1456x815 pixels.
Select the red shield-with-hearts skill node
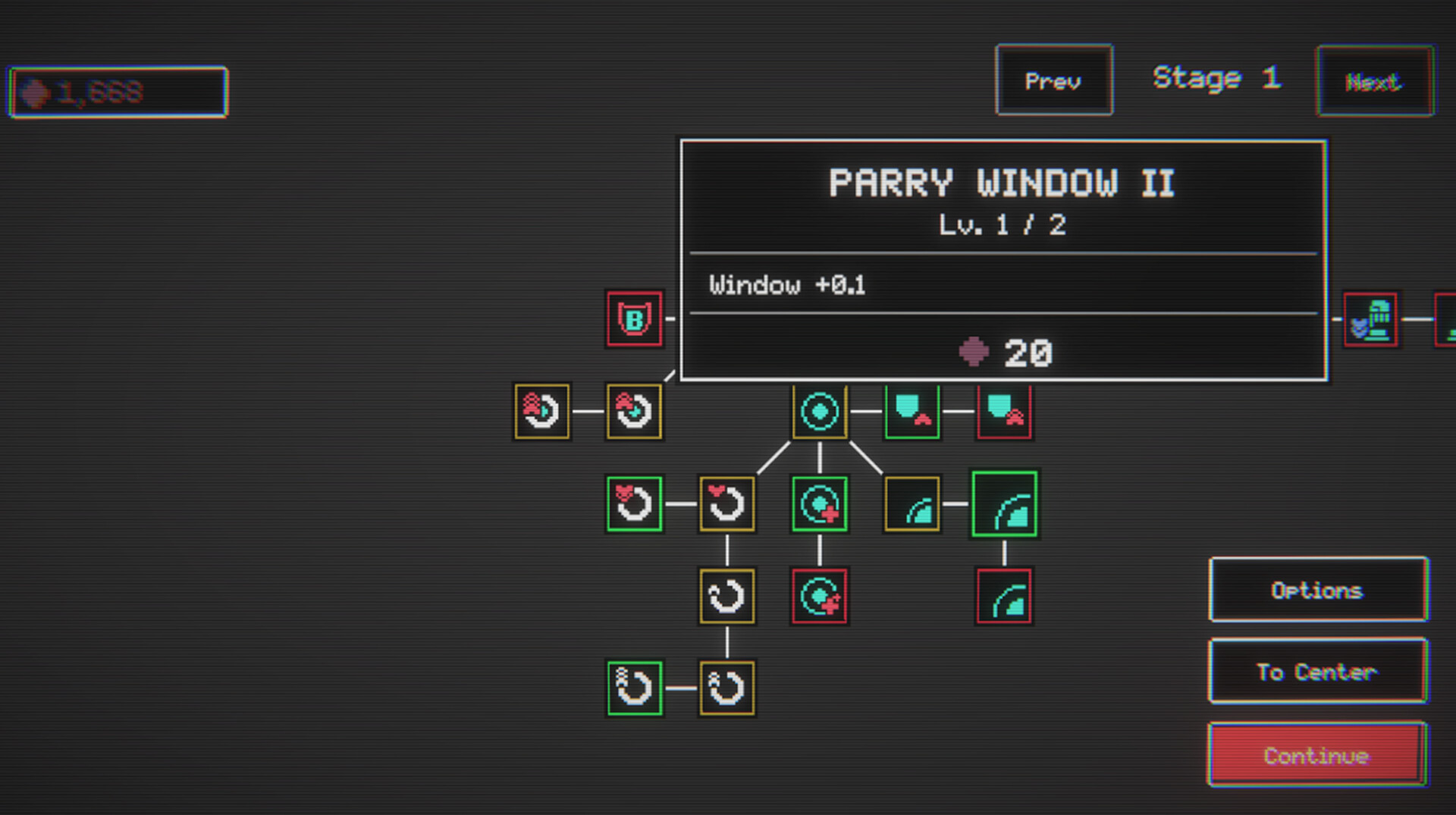tap(1004, 412)
